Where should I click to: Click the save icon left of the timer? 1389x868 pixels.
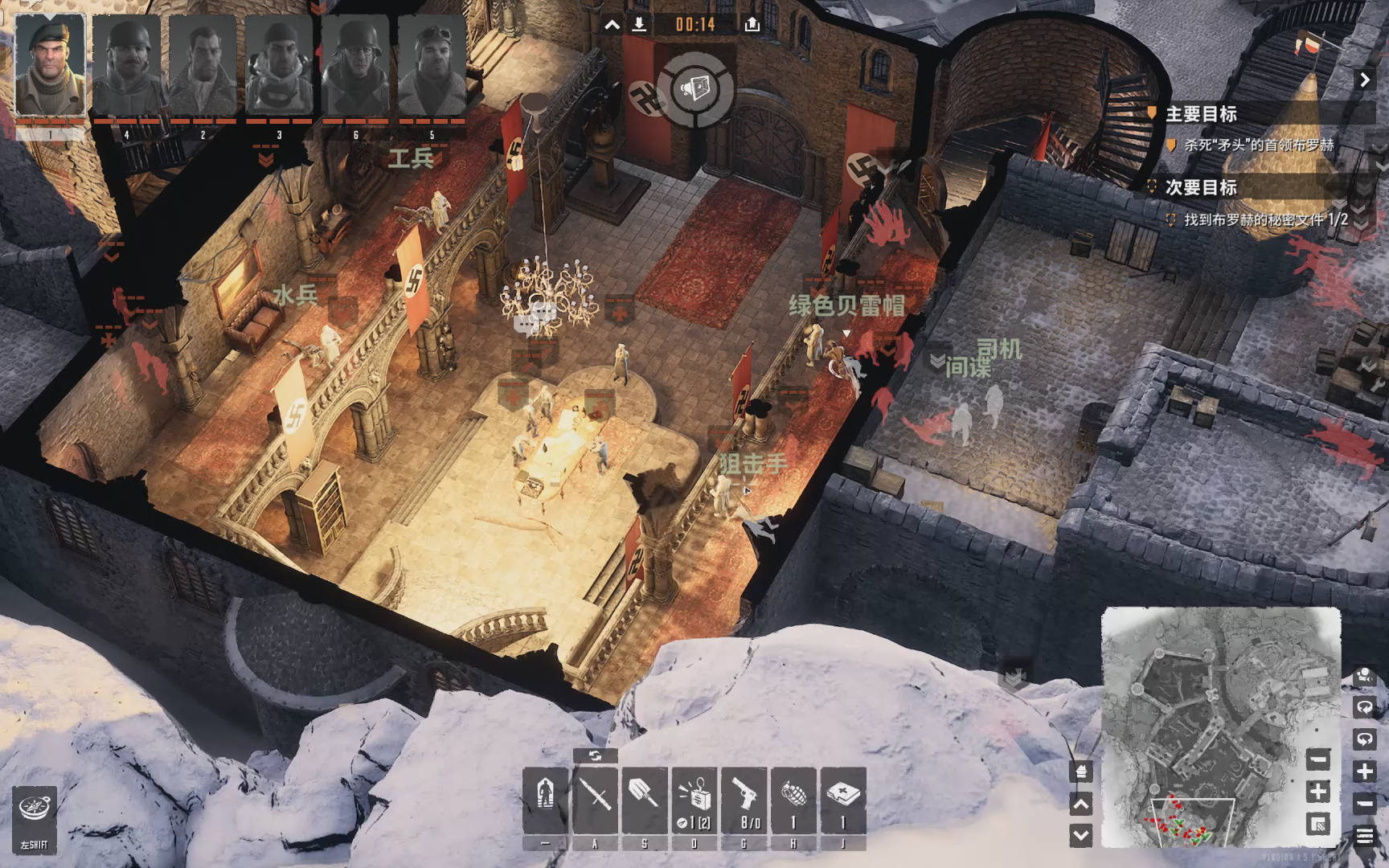tap(639, 24)
